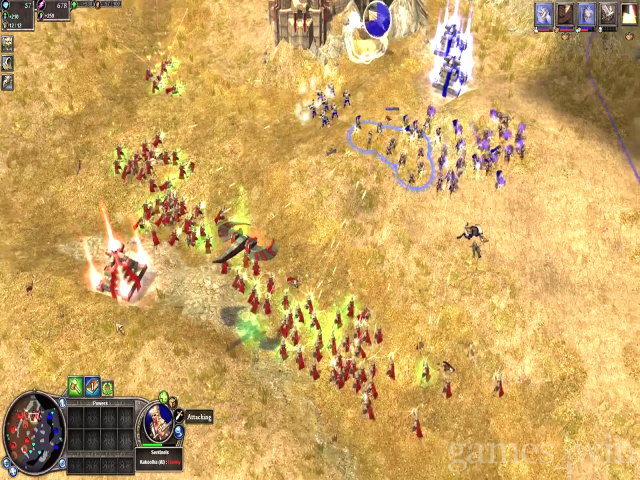This screenshot has width=640, height=480.
Task: Open the blue book research icon
Action: coord(91,386)
